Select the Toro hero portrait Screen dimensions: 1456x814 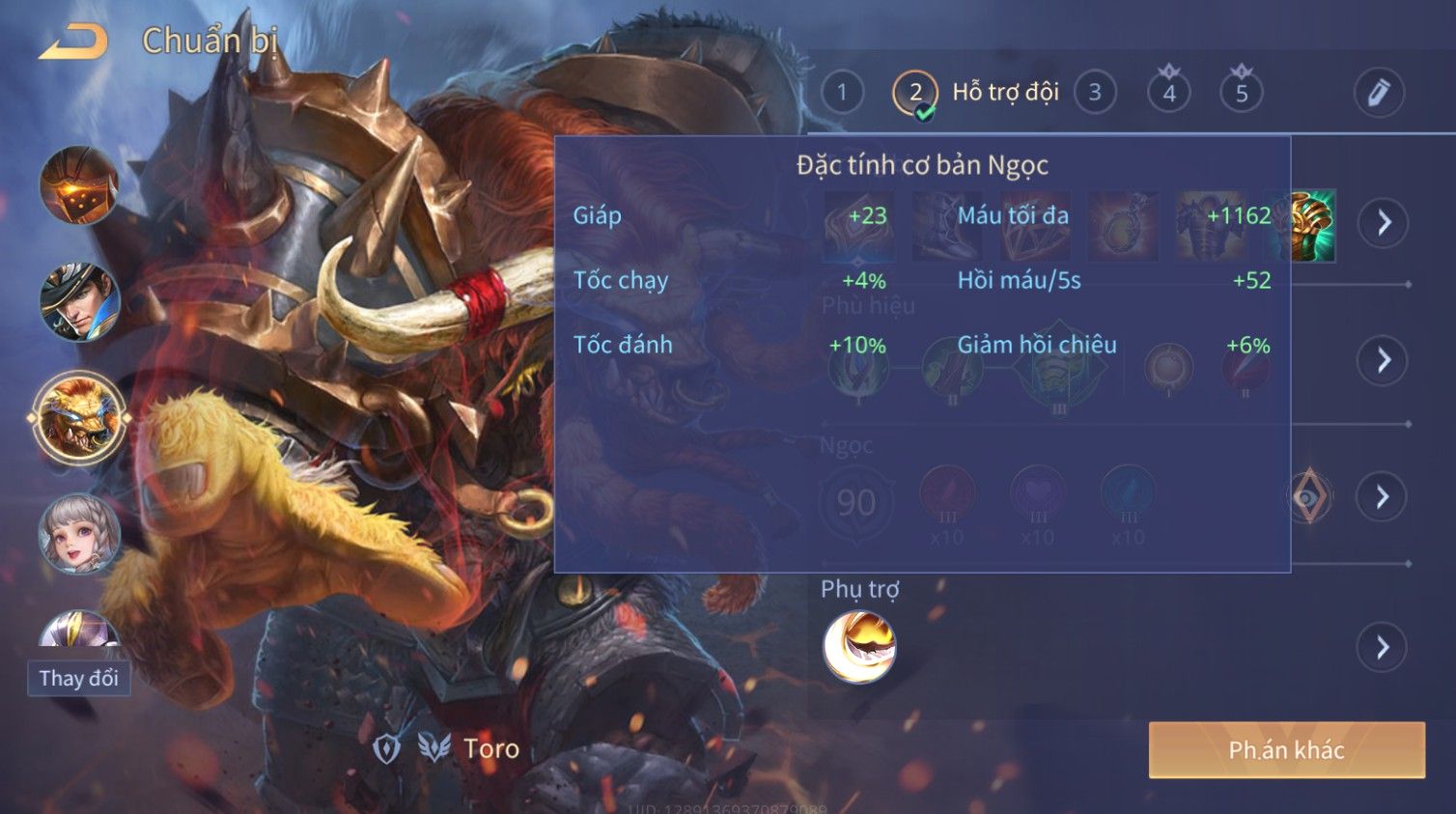(x=79, y=419)
